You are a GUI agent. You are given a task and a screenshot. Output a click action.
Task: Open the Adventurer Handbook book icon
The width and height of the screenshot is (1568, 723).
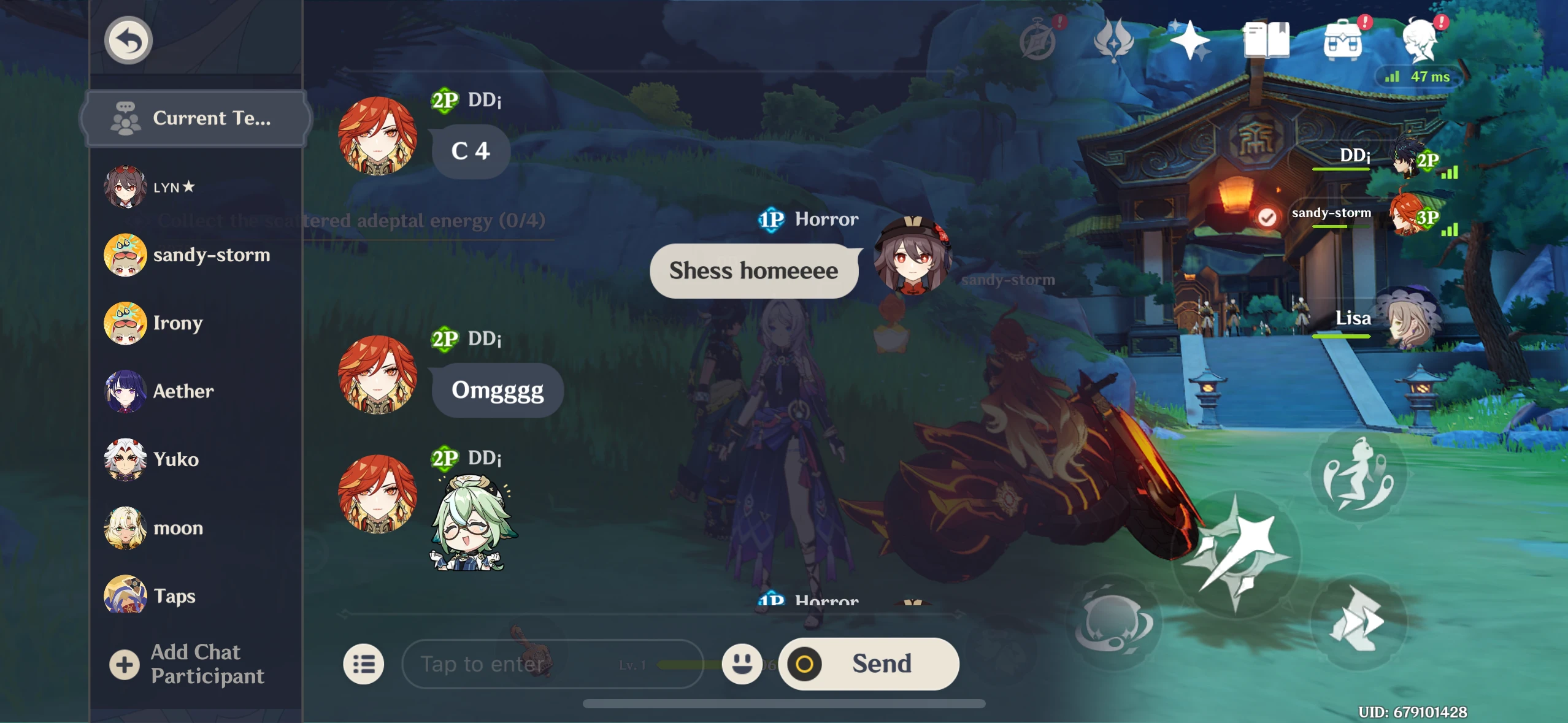click(x=1268, y=39)
